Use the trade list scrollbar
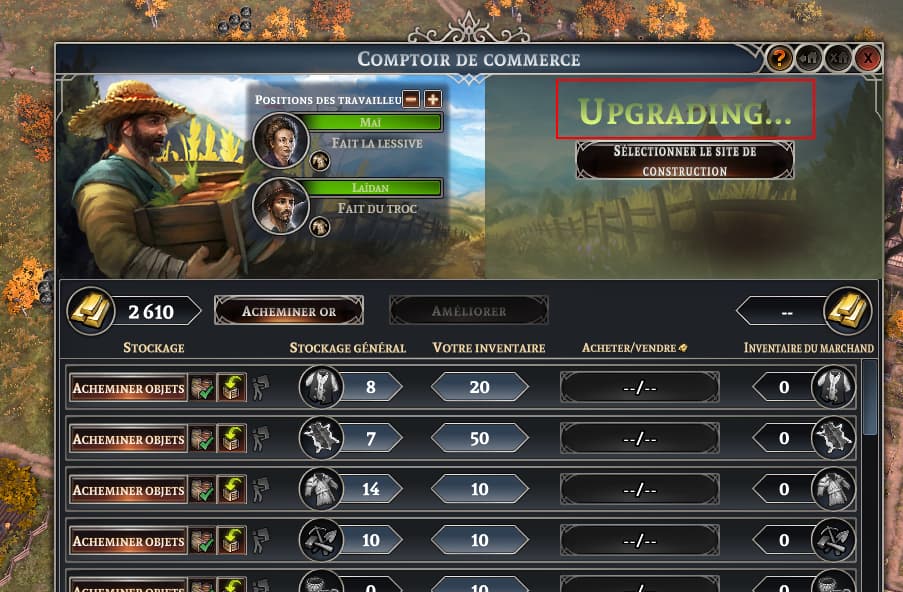903x592 pixels. (x=870, y=400)
